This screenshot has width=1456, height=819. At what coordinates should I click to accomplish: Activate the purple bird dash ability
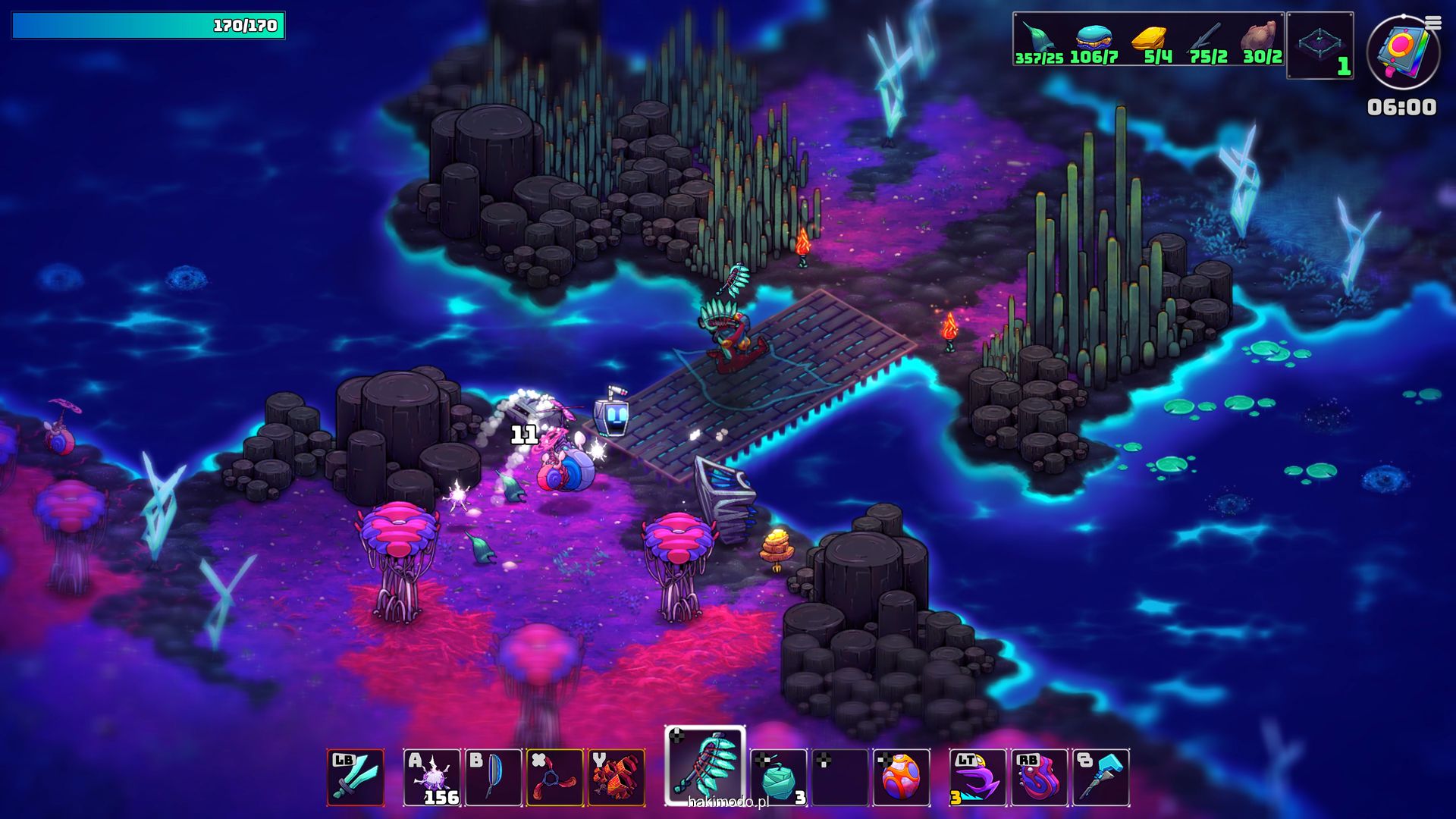tap(977, 777)
